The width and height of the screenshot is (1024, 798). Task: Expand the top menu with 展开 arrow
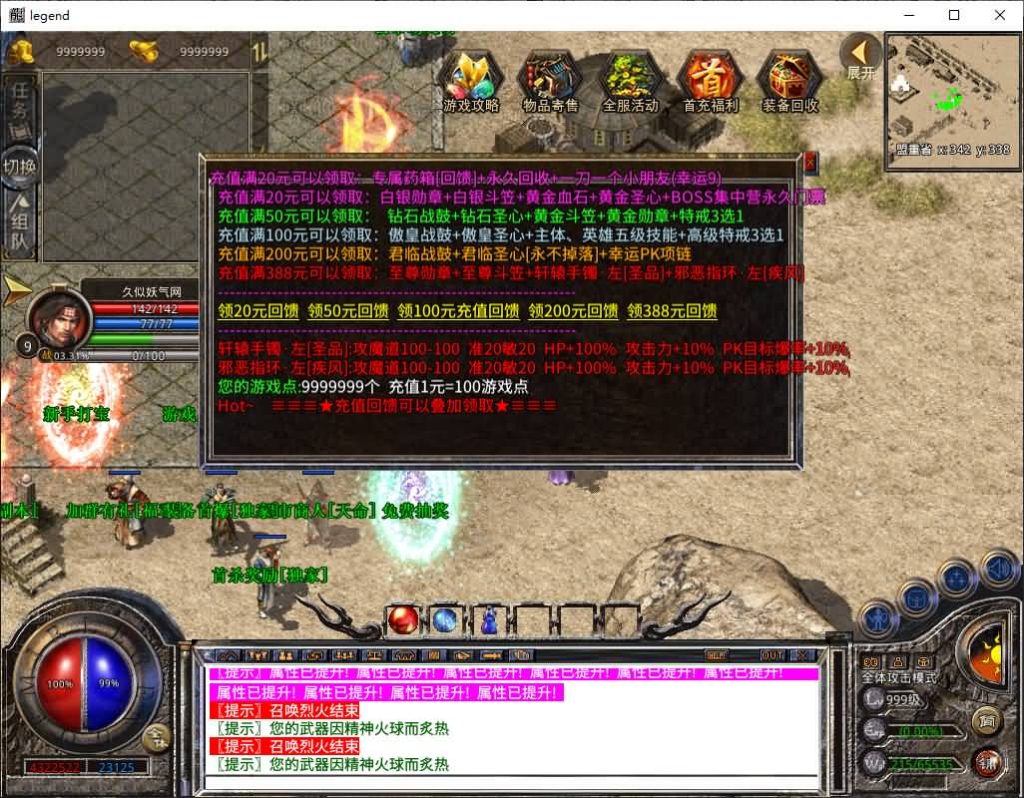pos(860,56)
